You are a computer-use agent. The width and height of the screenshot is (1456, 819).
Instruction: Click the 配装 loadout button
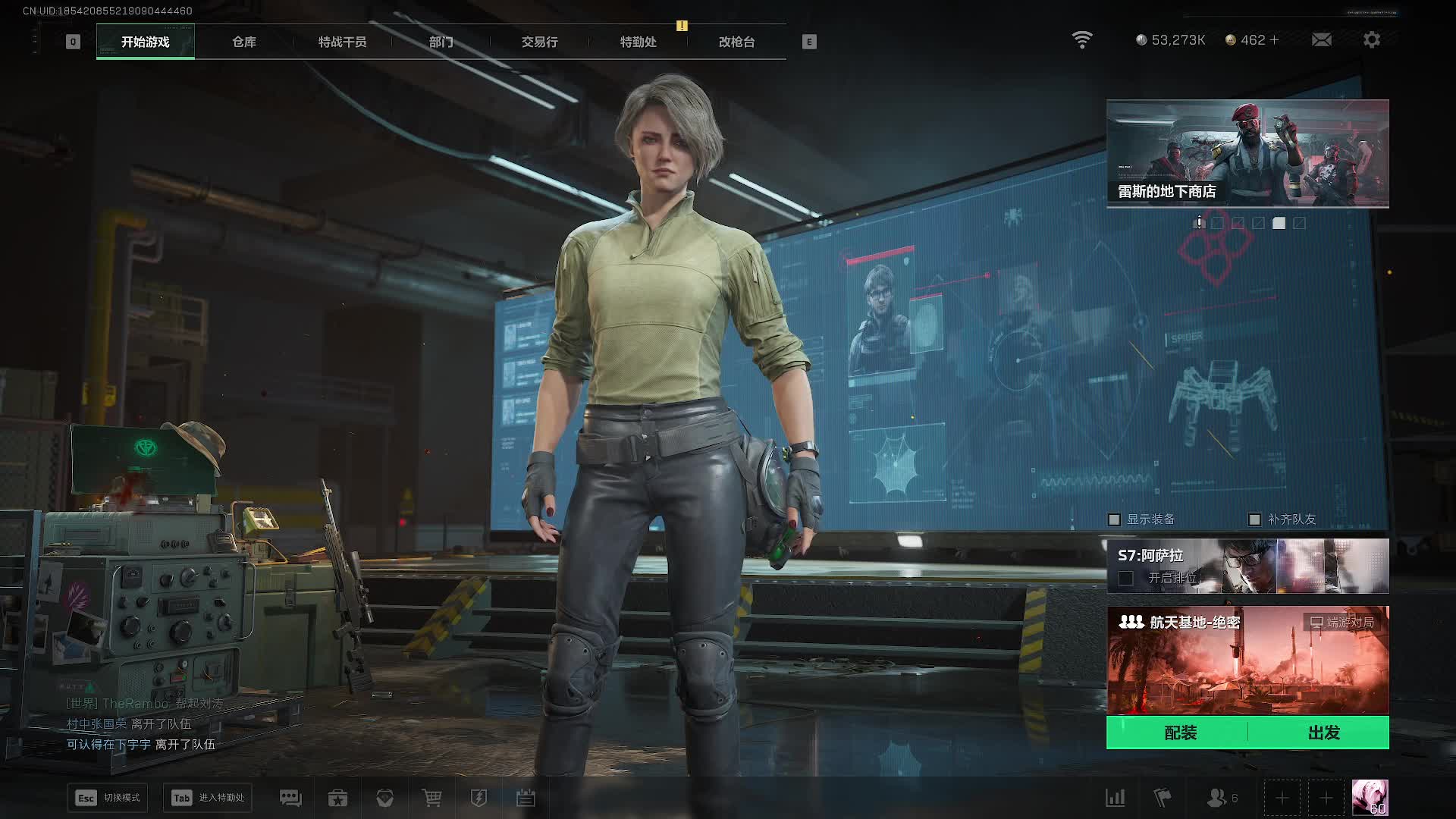tap(1180, 733)
